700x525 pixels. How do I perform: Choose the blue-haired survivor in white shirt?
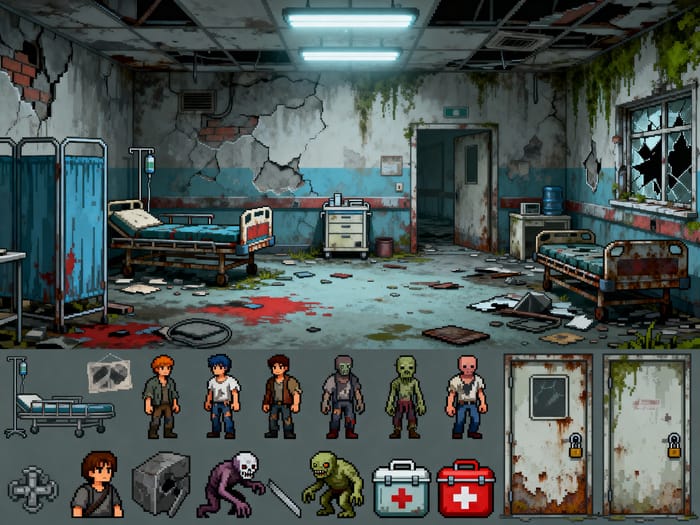pyautogui.click(x=221, y=396)
